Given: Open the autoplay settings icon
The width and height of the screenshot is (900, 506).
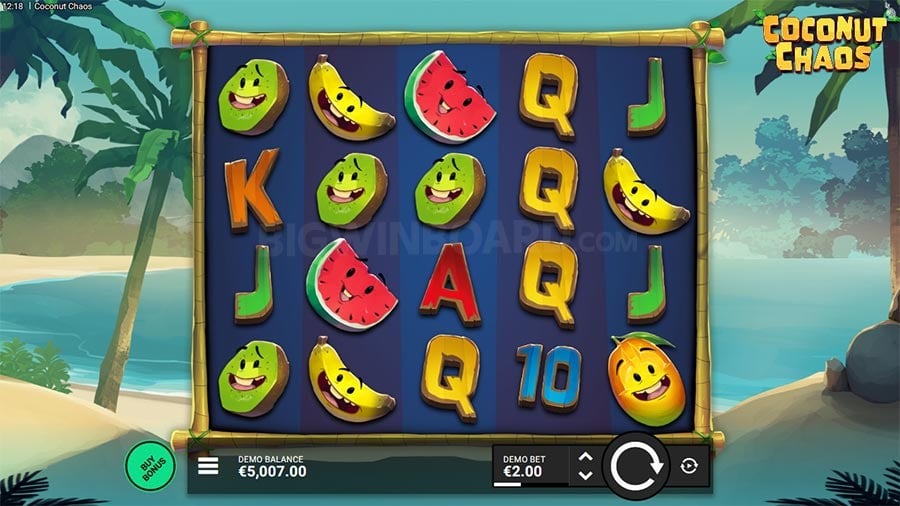Looking at the screenshot, I should 690,466.
